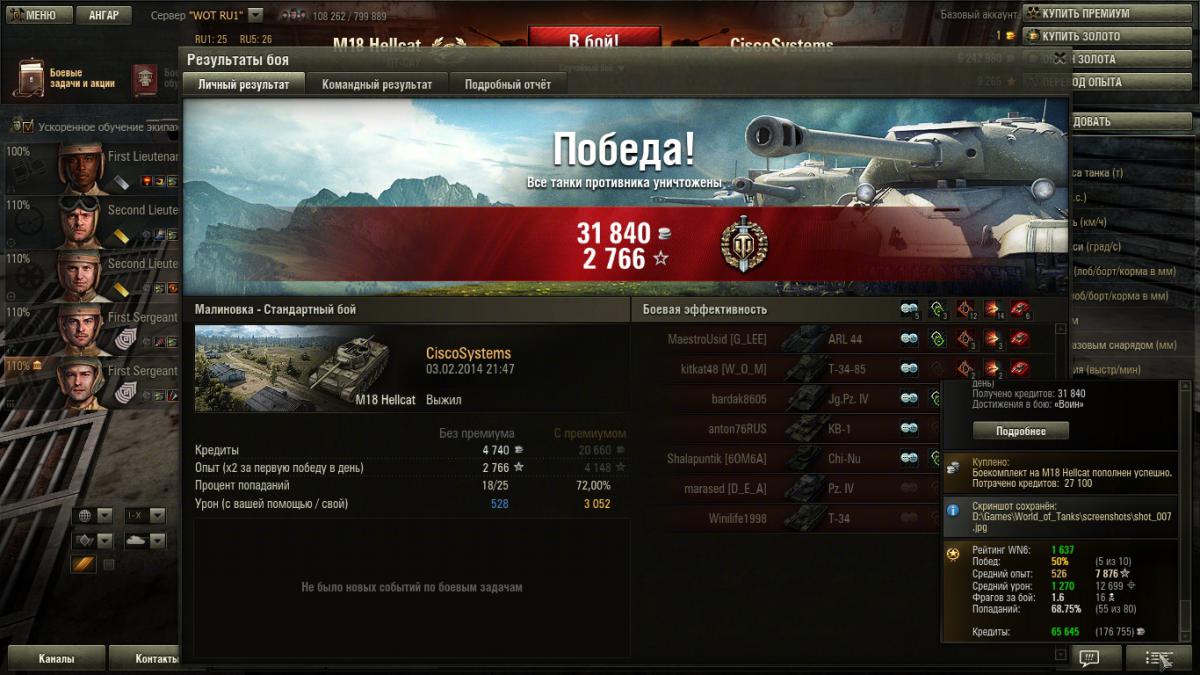Open the chat speech bubble button

[1089, 658]
